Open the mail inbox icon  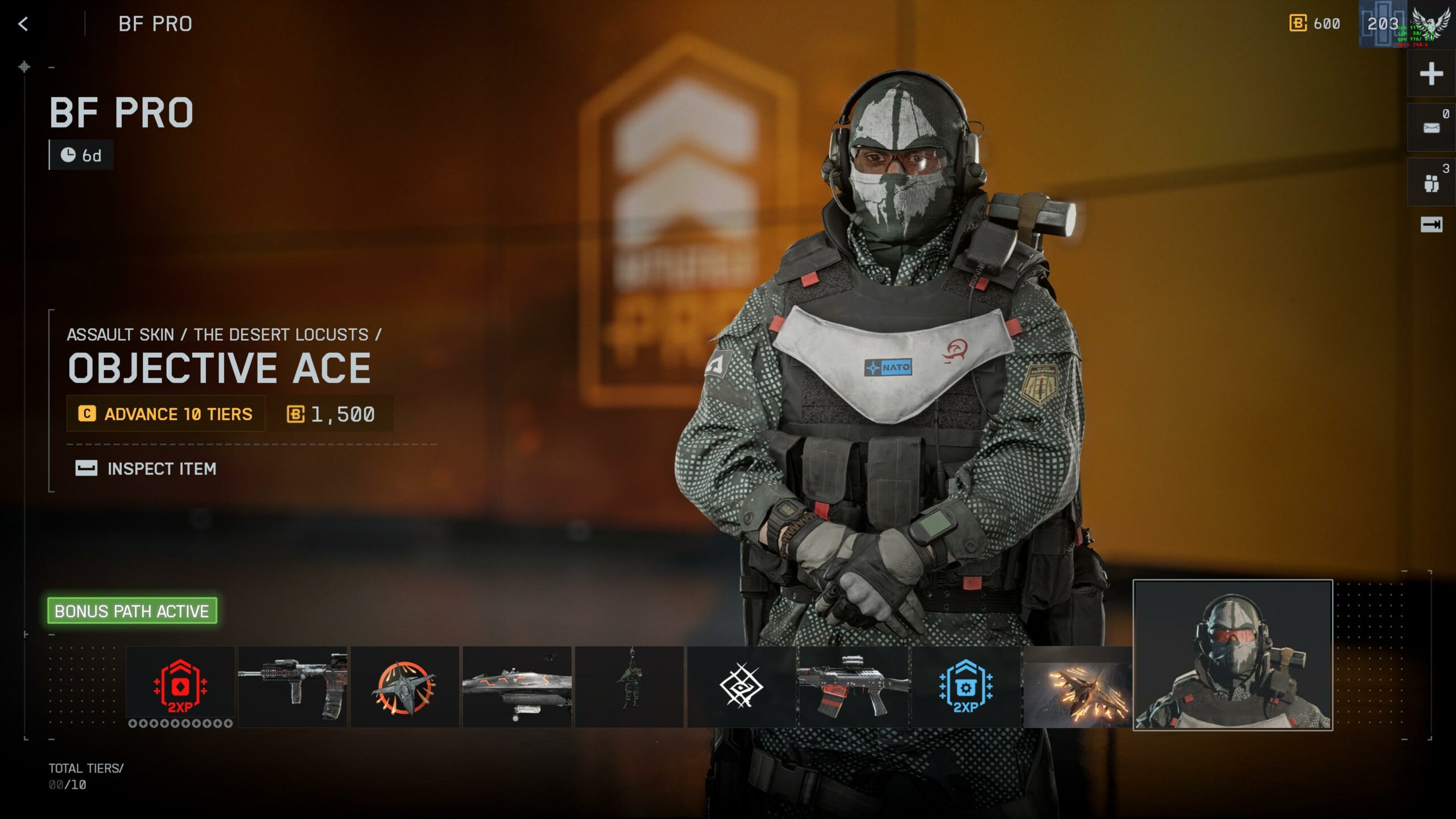(x=1431, y=128)
